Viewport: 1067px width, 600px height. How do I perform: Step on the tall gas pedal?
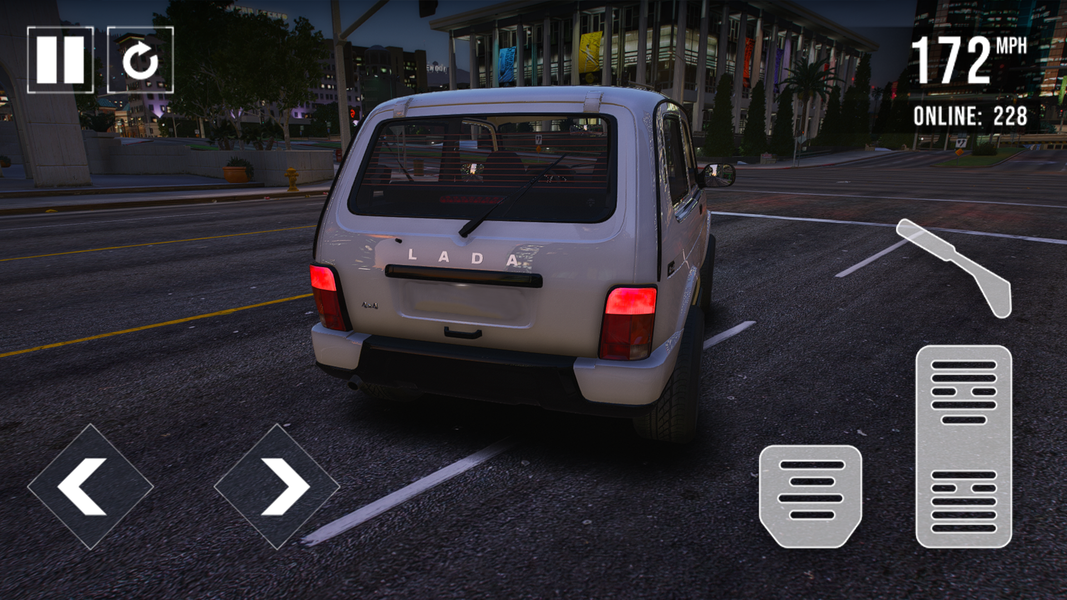(963, 446)
